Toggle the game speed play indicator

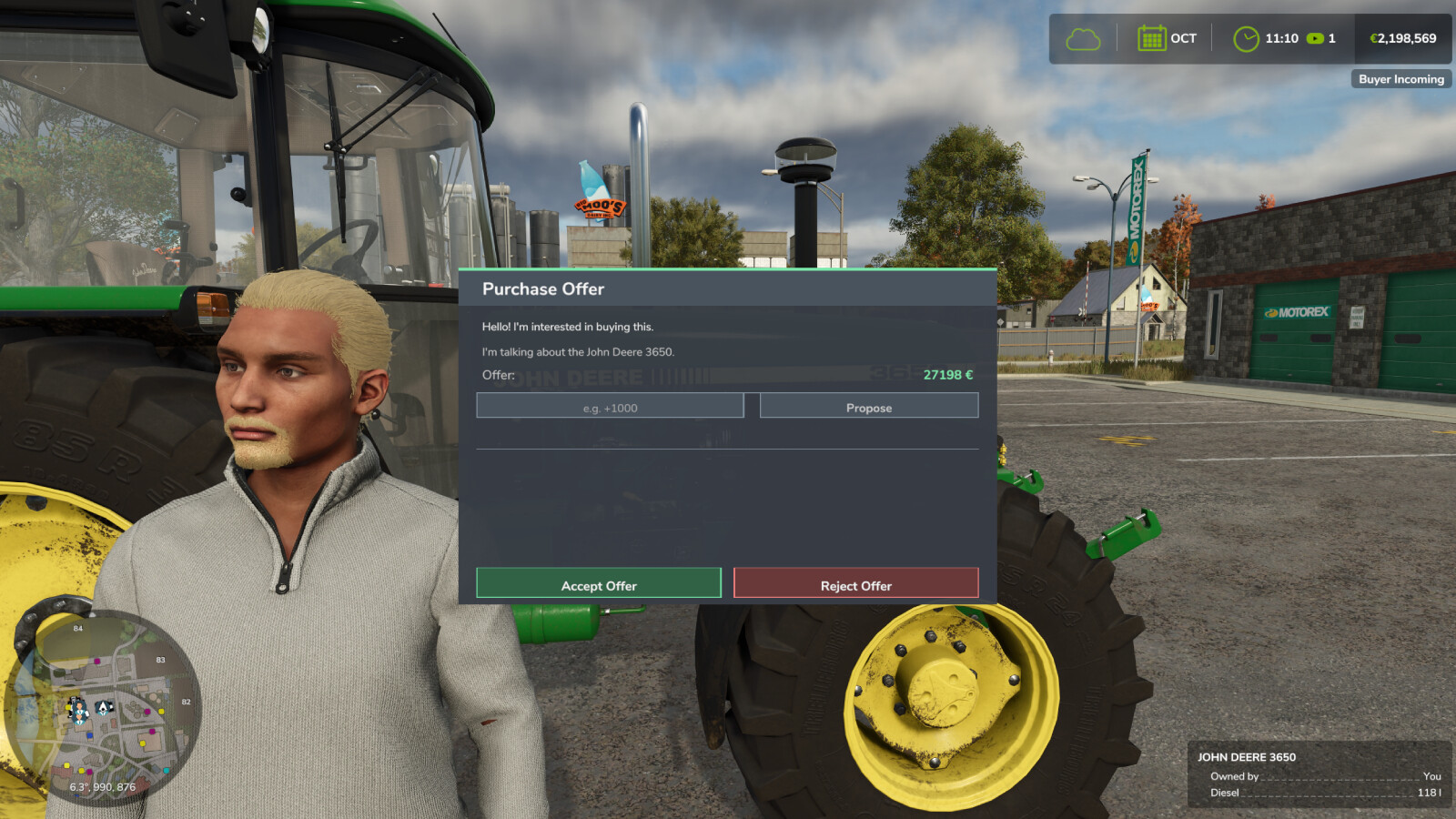pyautogui.click(x=1315, y=38)
